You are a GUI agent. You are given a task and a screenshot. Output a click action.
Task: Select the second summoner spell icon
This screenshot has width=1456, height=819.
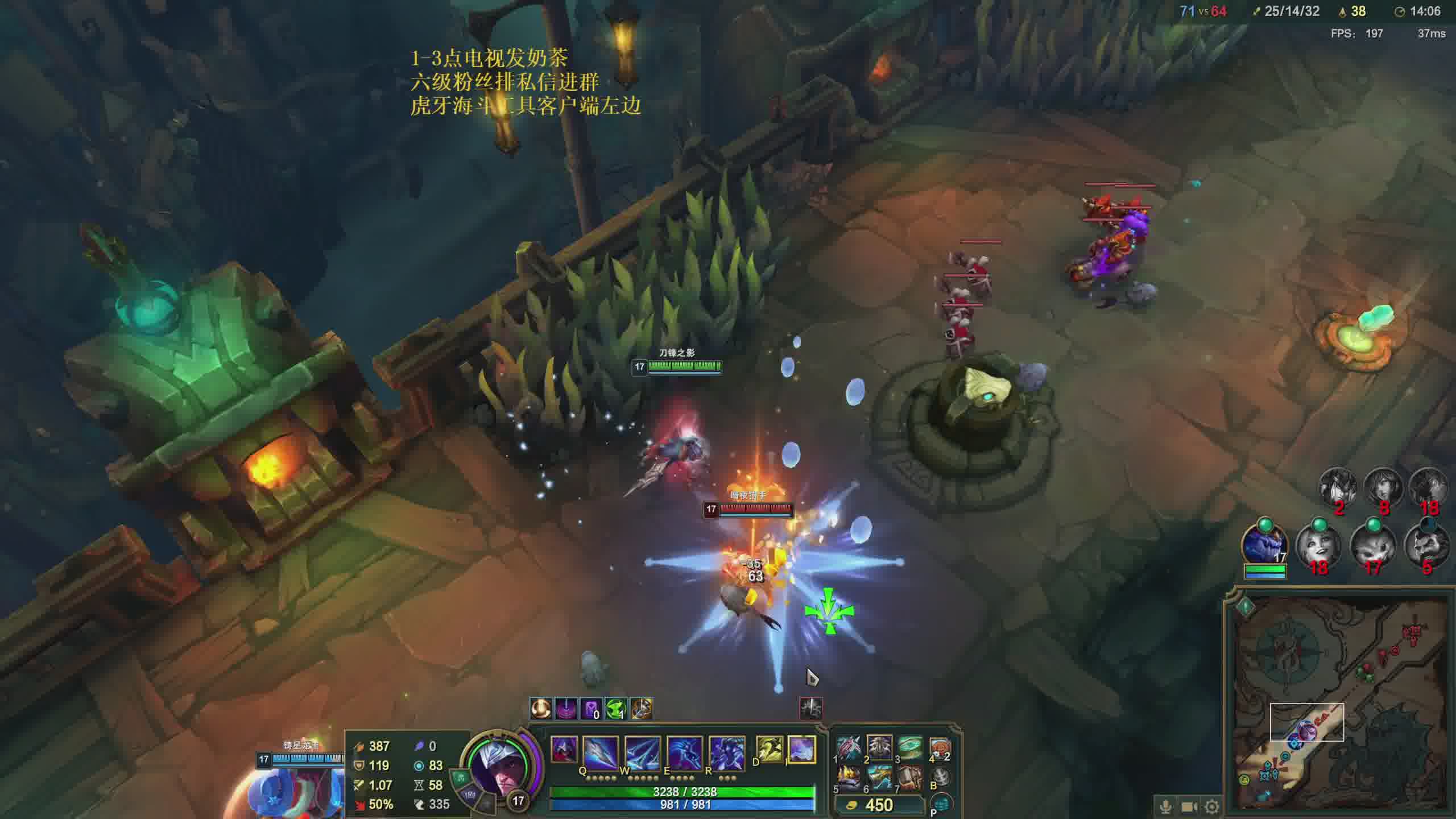(801, 750)
